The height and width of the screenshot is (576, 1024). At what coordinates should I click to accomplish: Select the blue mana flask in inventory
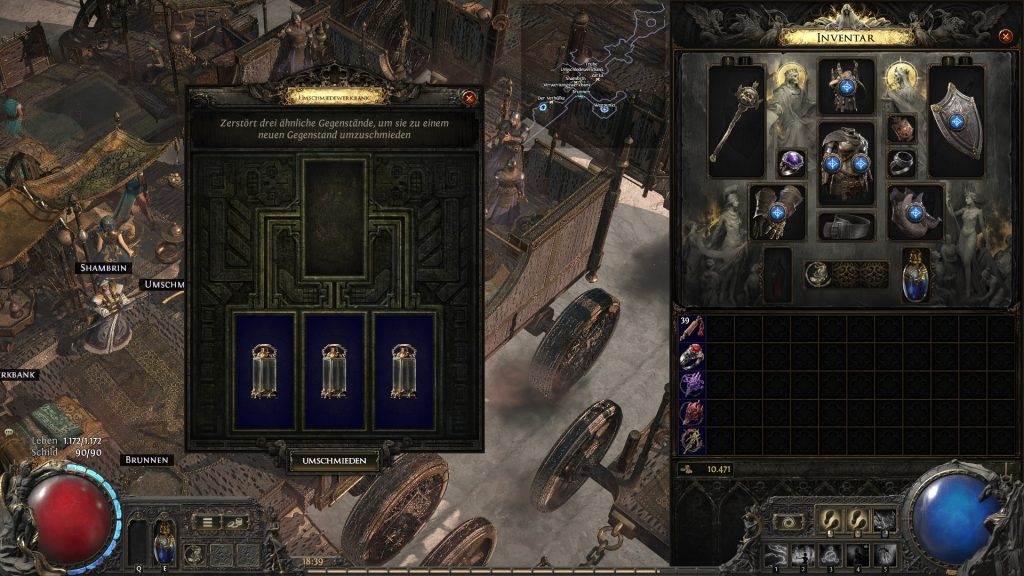[915, 274]
